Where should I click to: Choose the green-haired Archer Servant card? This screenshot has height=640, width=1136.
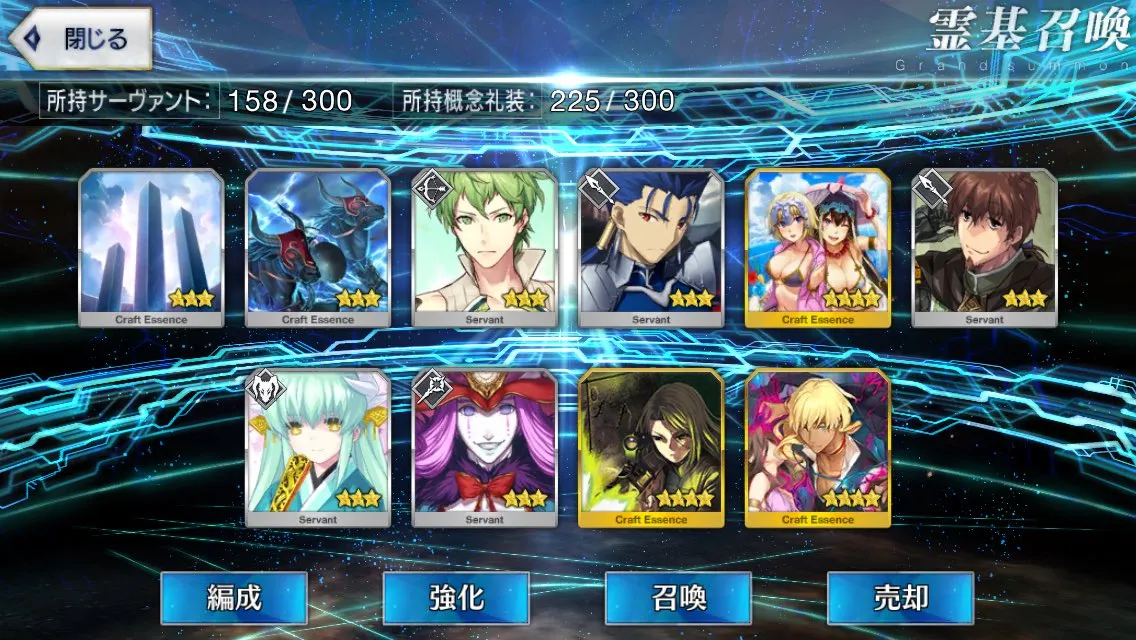(485, 248)
